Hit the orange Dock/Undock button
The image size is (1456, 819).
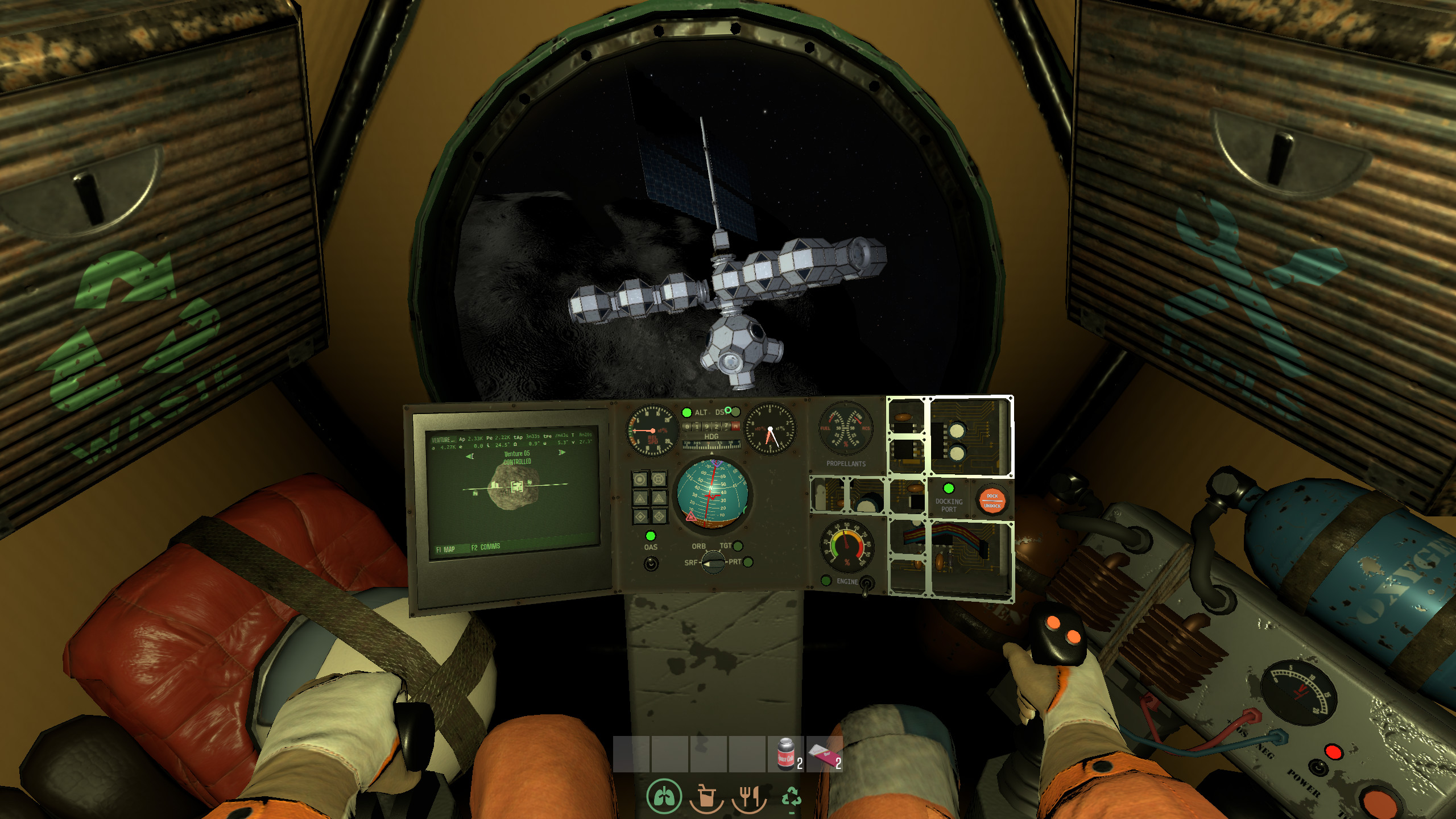pyautogui.click(x=992, y=500)
